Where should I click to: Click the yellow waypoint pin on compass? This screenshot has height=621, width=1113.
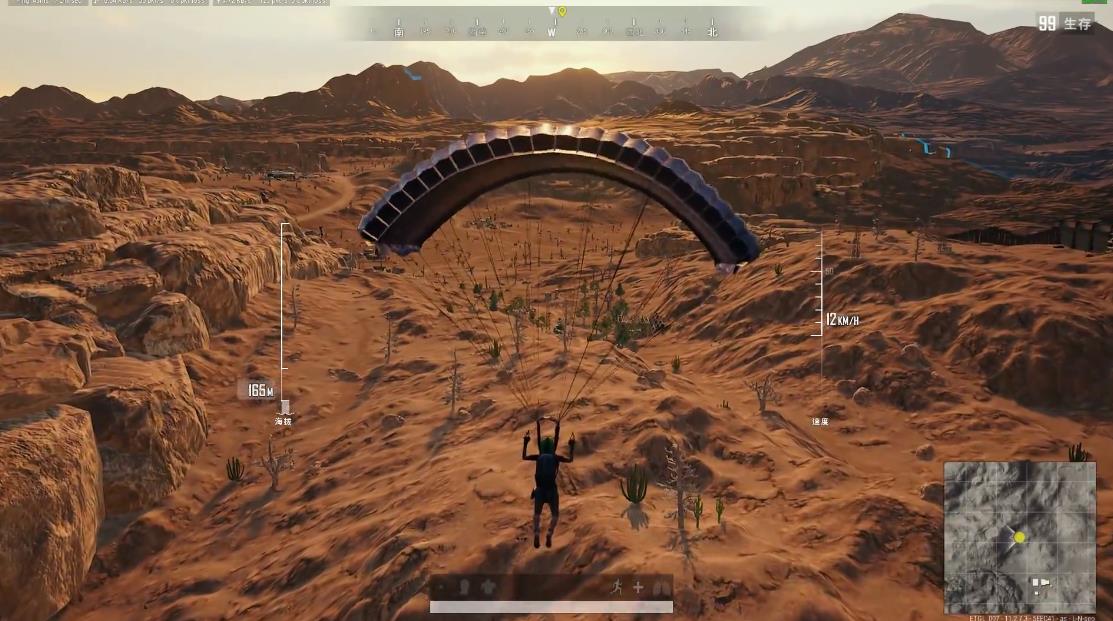point(562,11)
